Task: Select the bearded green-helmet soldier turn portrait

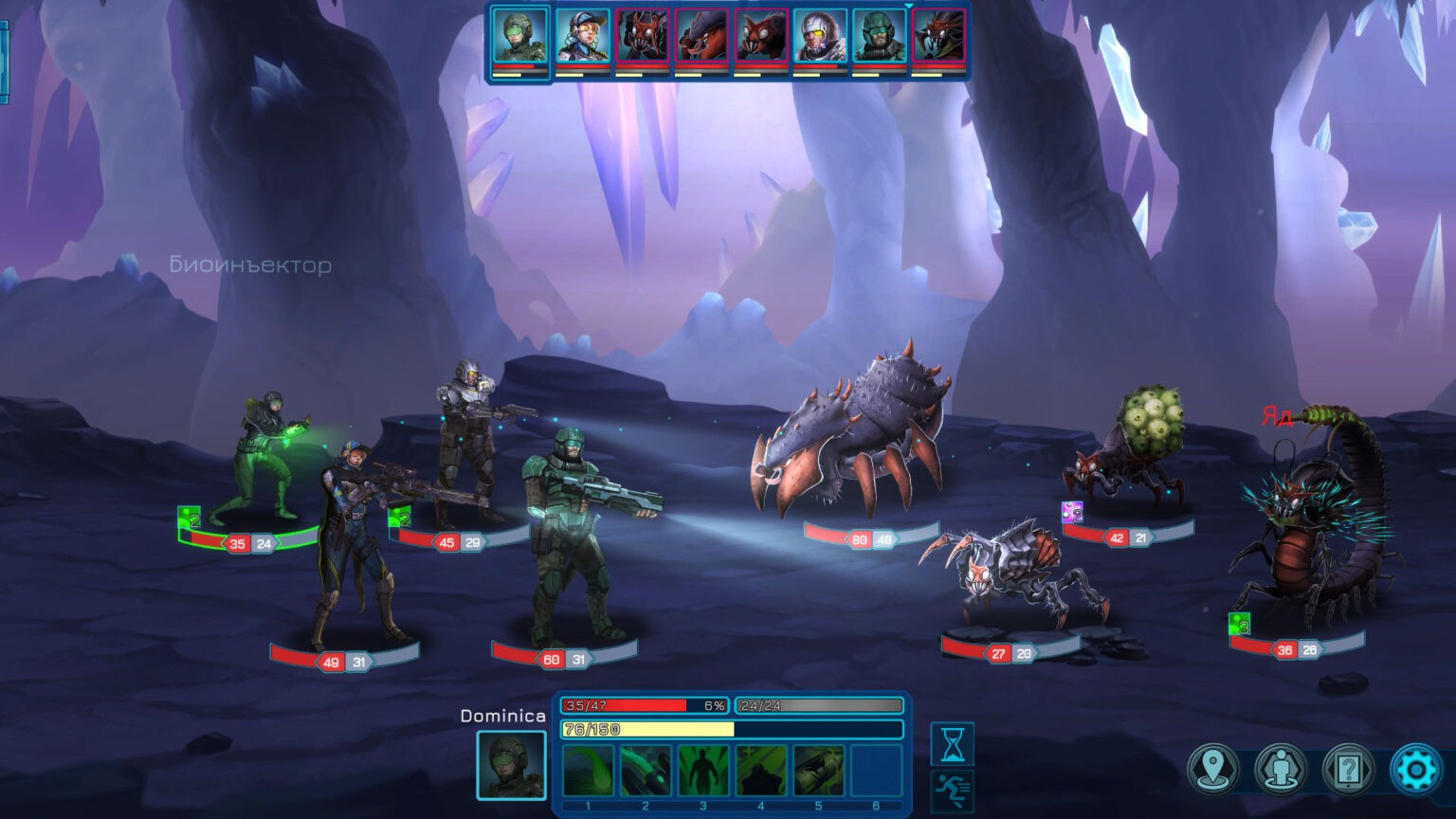Action: pyautogui.click(x=879, y=37)
